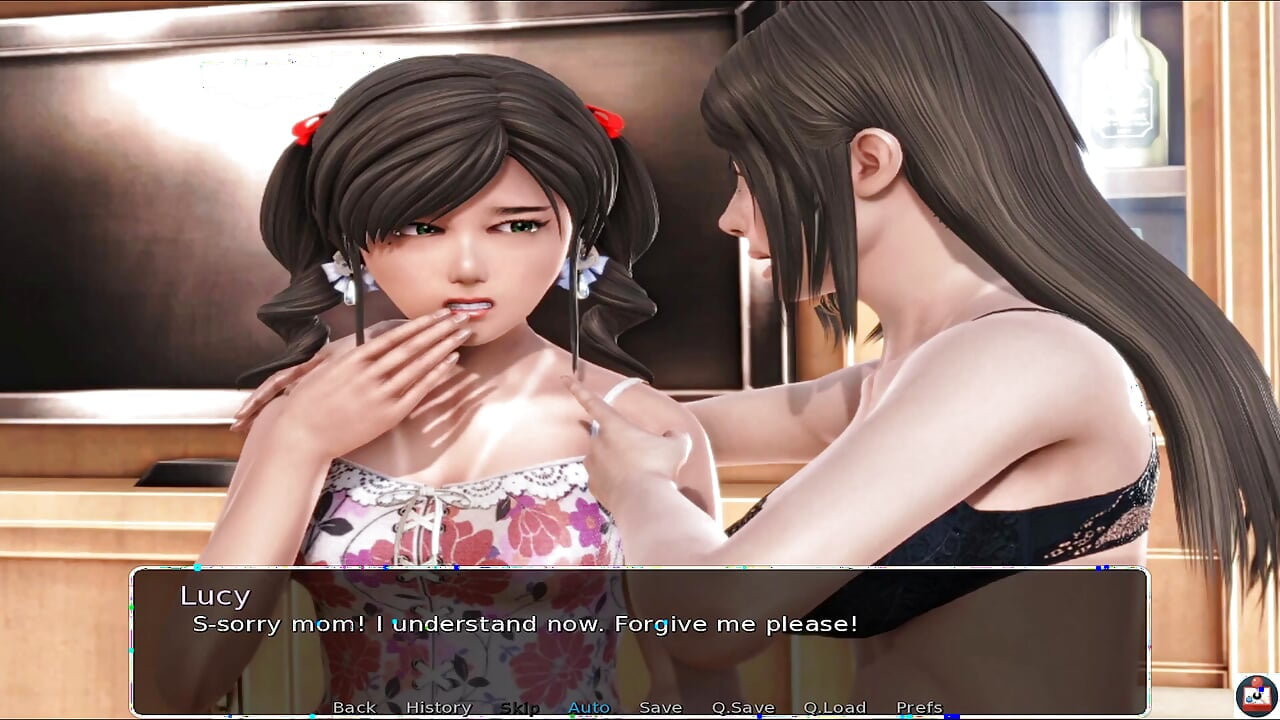
Task: Click the round icon in the bottom-right corner
Action: tap(1255, 695)
